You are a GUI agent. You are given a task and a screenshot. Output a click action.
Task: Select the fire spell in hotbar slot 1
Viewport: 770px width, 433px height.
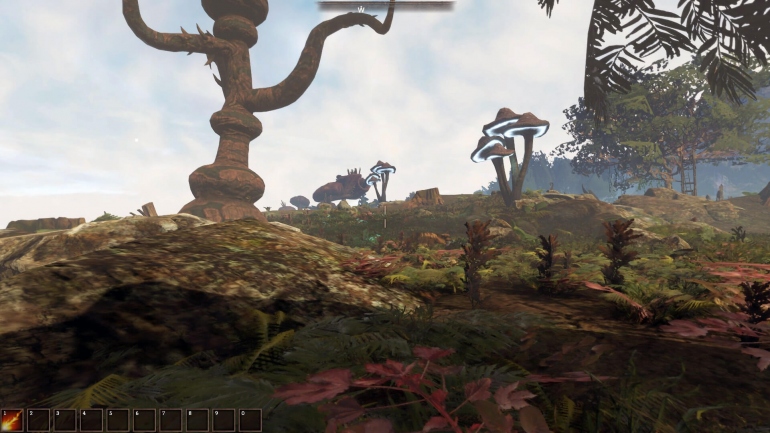pyautogui.click(x=12, y=420)
